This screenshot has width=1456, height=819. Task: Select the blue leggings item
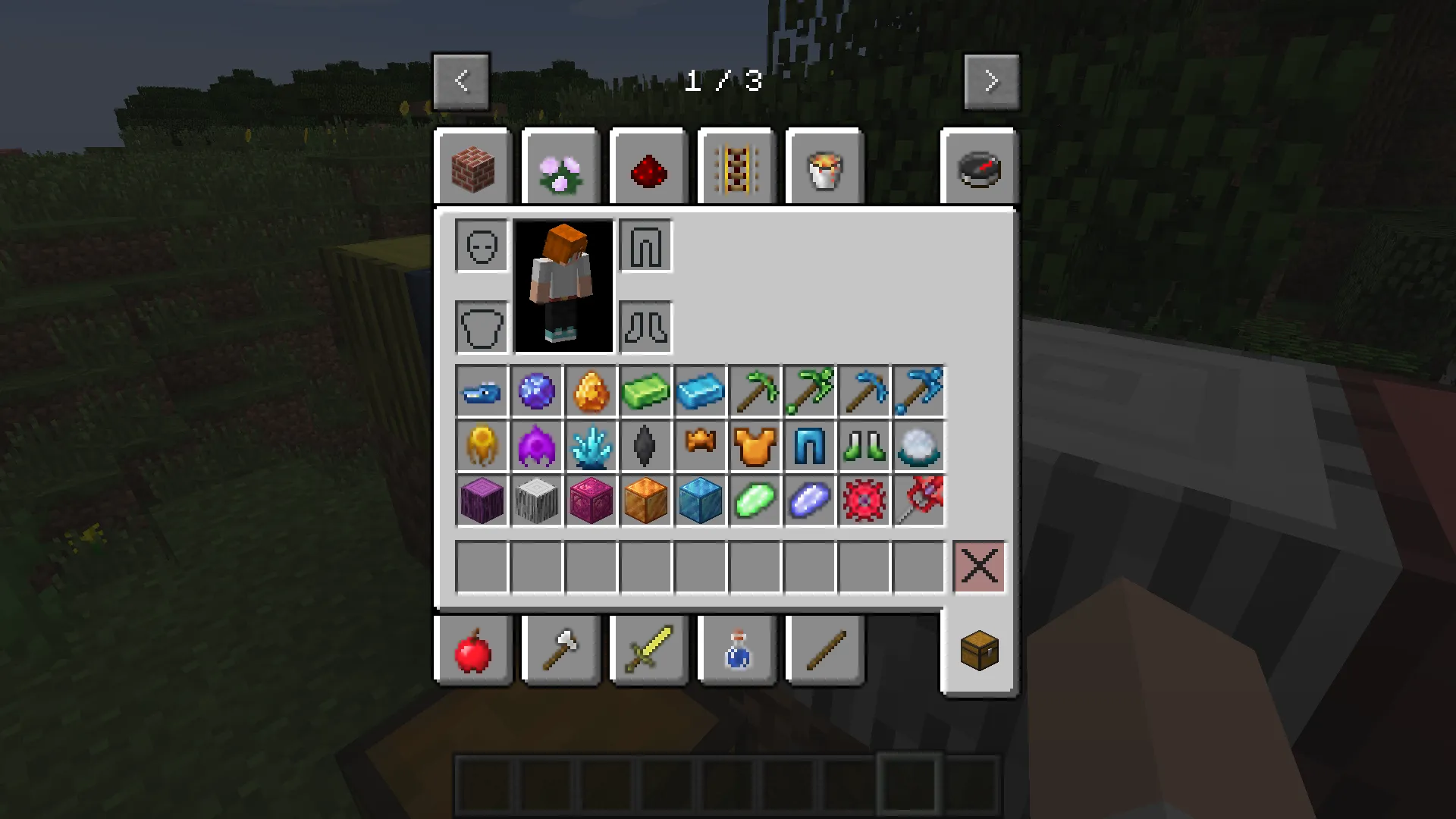click(x=809, y=446)
